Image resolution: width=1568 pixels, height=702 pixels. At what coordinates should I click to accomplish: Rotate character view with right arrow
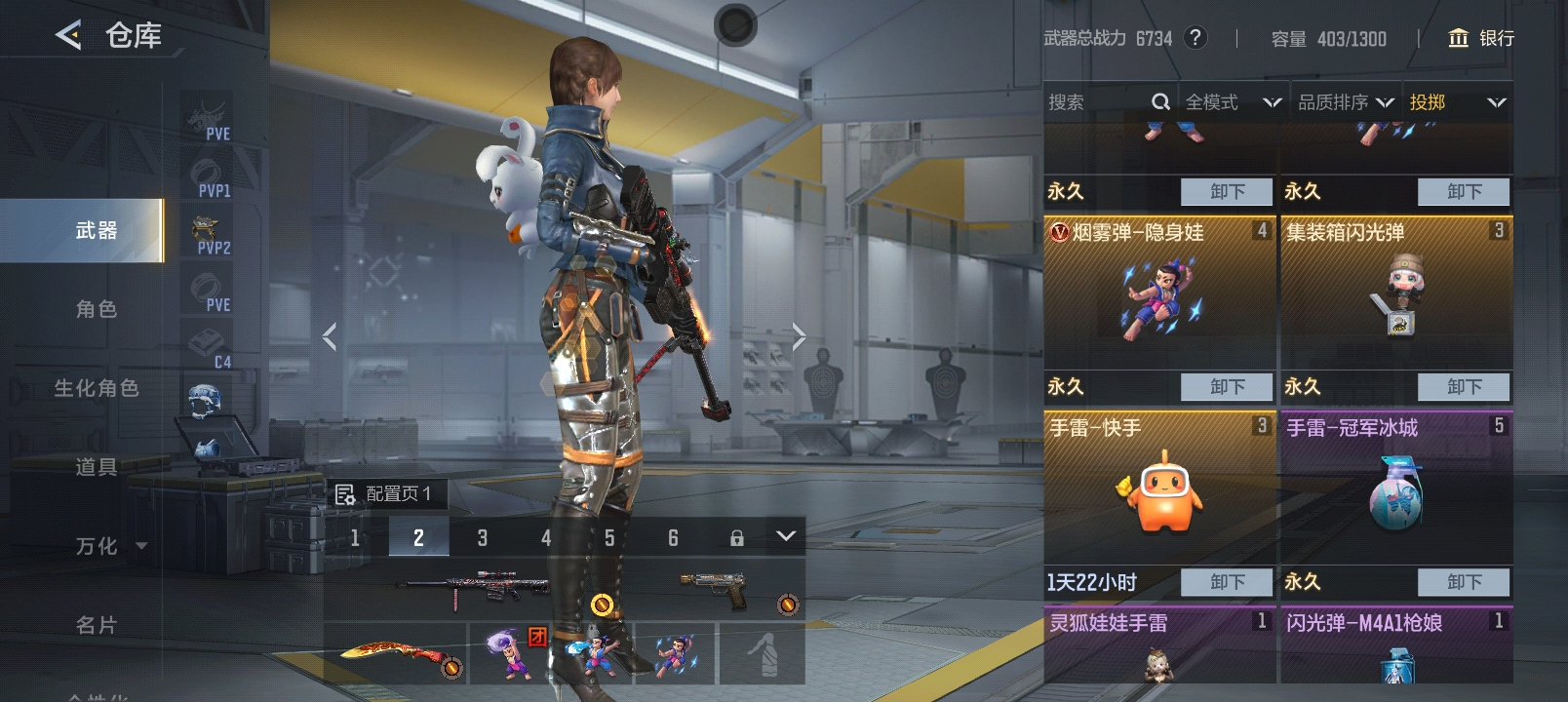[799, 337]
